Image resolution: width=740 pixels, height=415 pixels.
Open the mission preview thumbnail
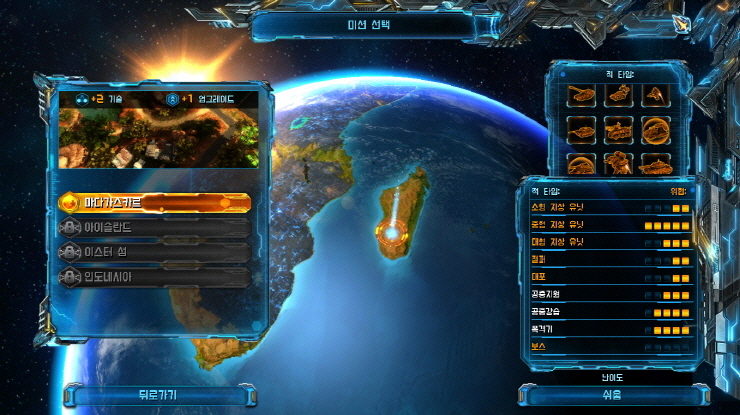pyautogui.click(x=158, y=138)
